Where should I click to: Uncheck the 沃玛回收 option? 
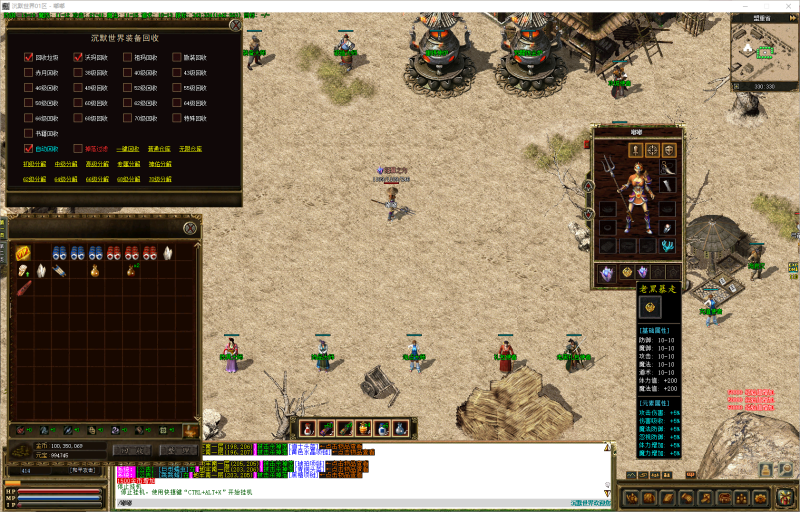tap(78, 58)
